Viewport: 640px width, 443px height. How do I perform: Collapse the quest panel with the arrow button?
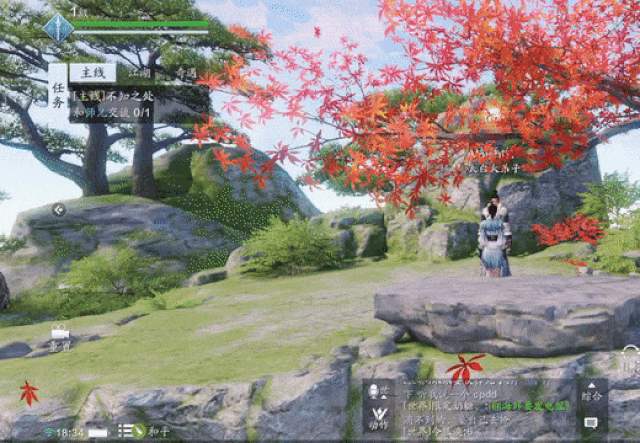(60, 210)
